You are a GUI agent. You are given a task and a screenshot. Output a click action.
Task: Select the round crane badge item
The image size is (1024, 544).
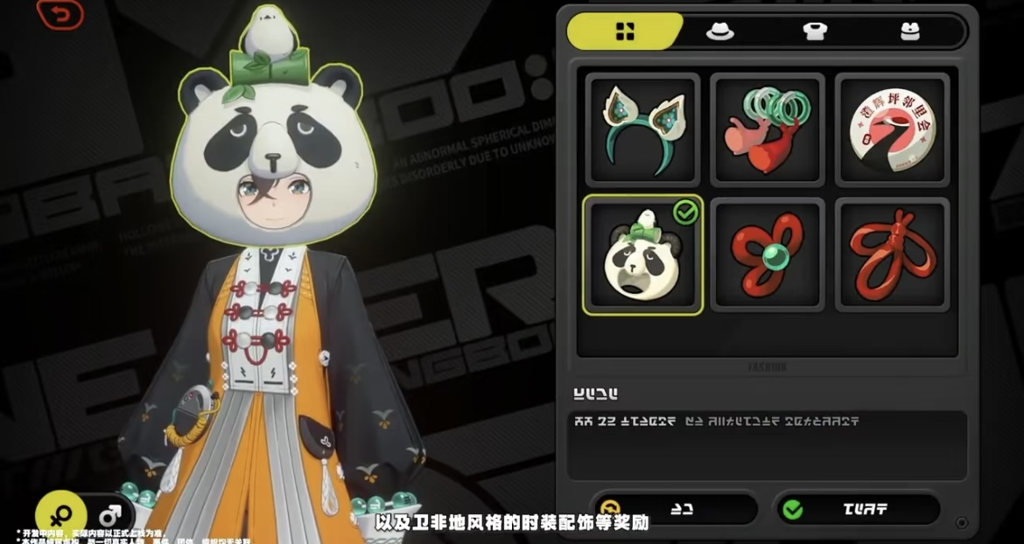pyautogui.click(x=892, y=130)
